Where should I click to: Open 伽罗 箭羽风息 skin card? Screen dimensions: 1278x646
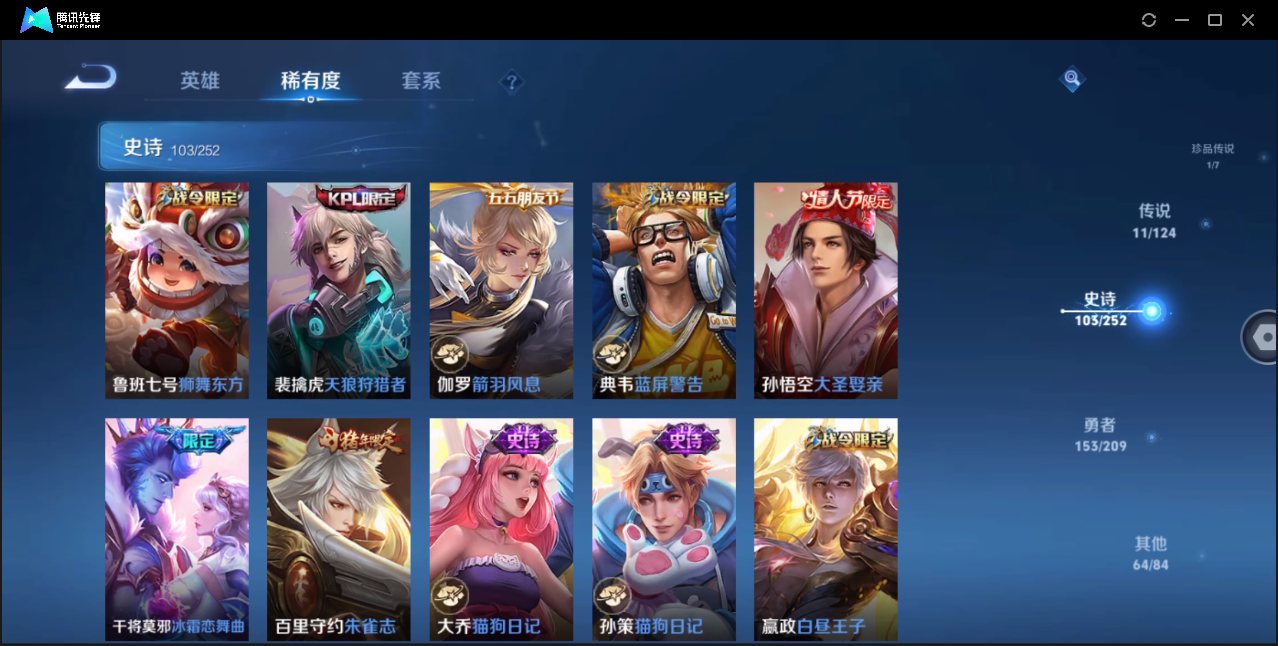tap(501, 290)
